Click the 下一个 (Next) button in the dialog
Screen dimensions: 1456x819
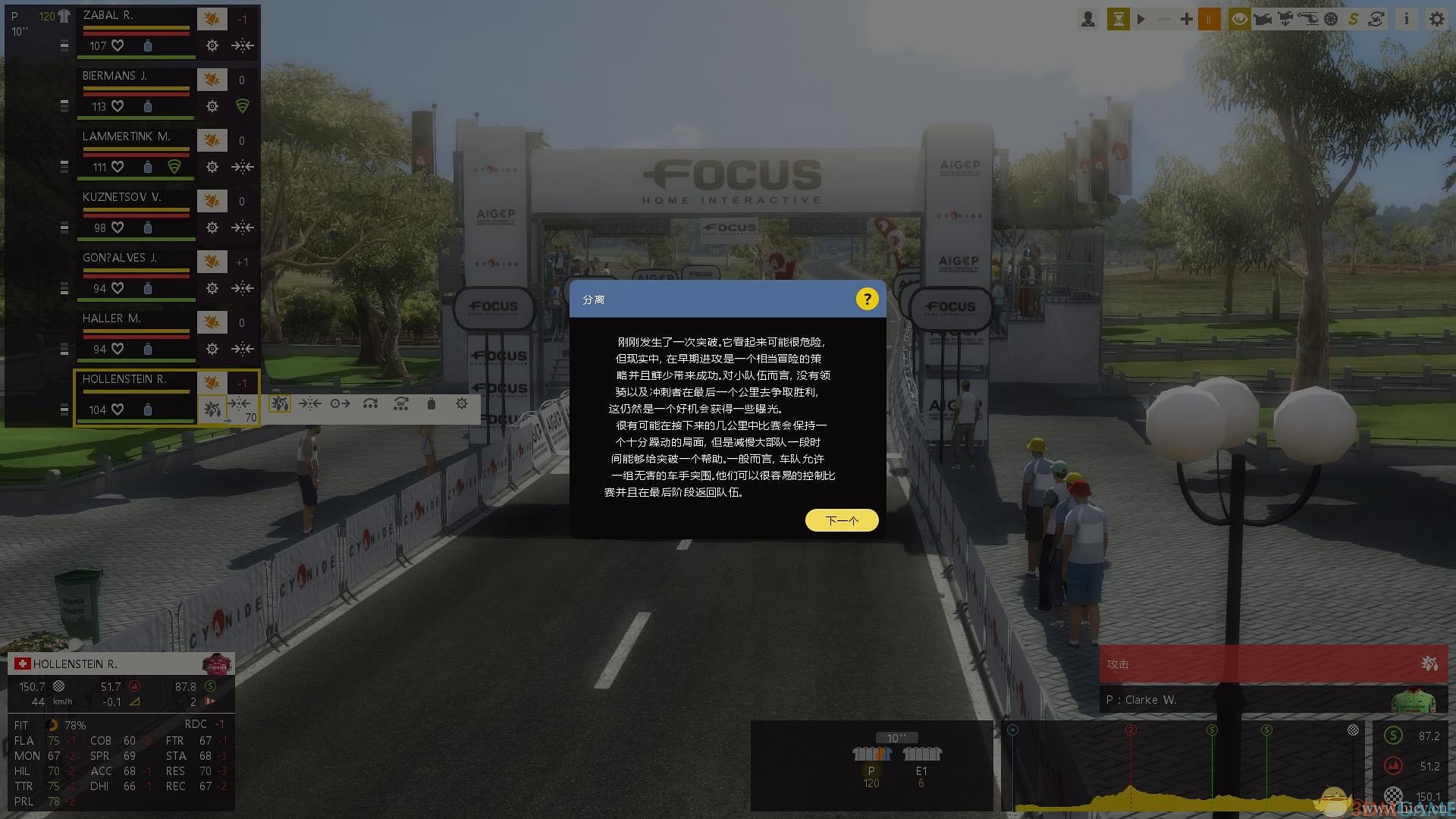[x=842, y=520]
